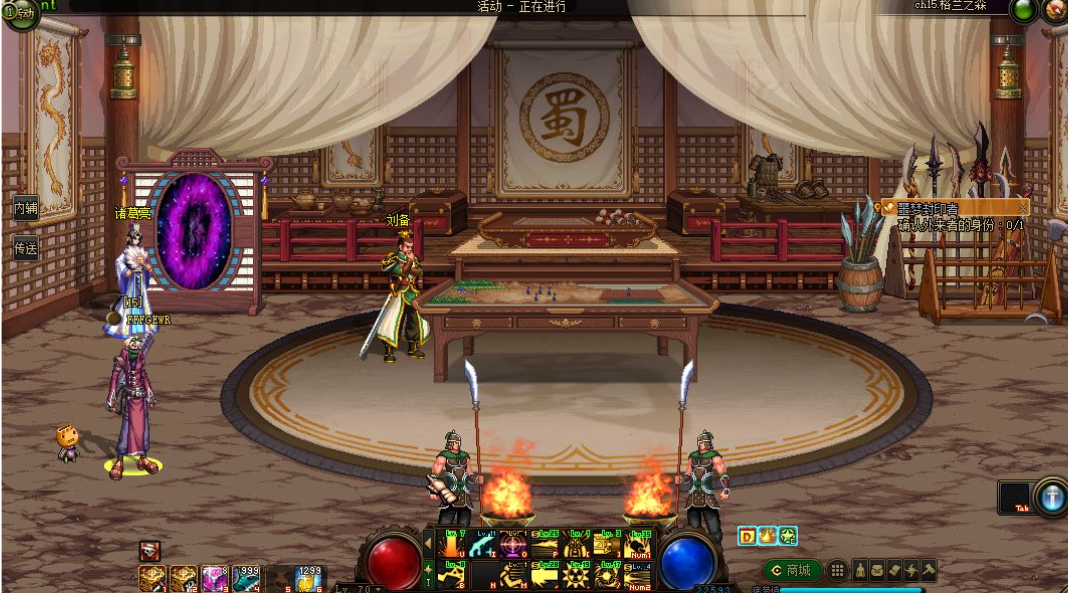Open the character silhouette menu icon

pyautogui.click(x=861, y=570)
